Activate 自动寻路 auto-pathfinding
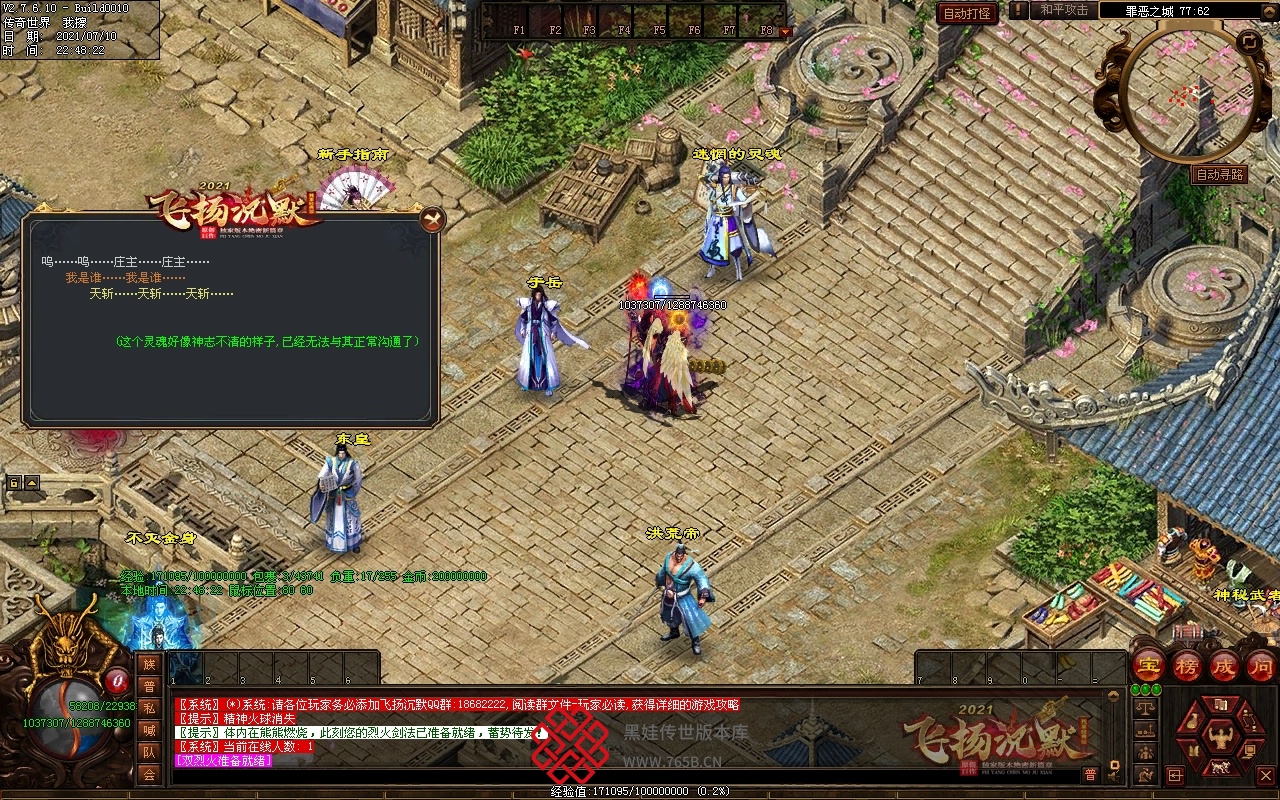Screen dimensions: 1280x800 pyautogui.click(x=1220, y=174)
